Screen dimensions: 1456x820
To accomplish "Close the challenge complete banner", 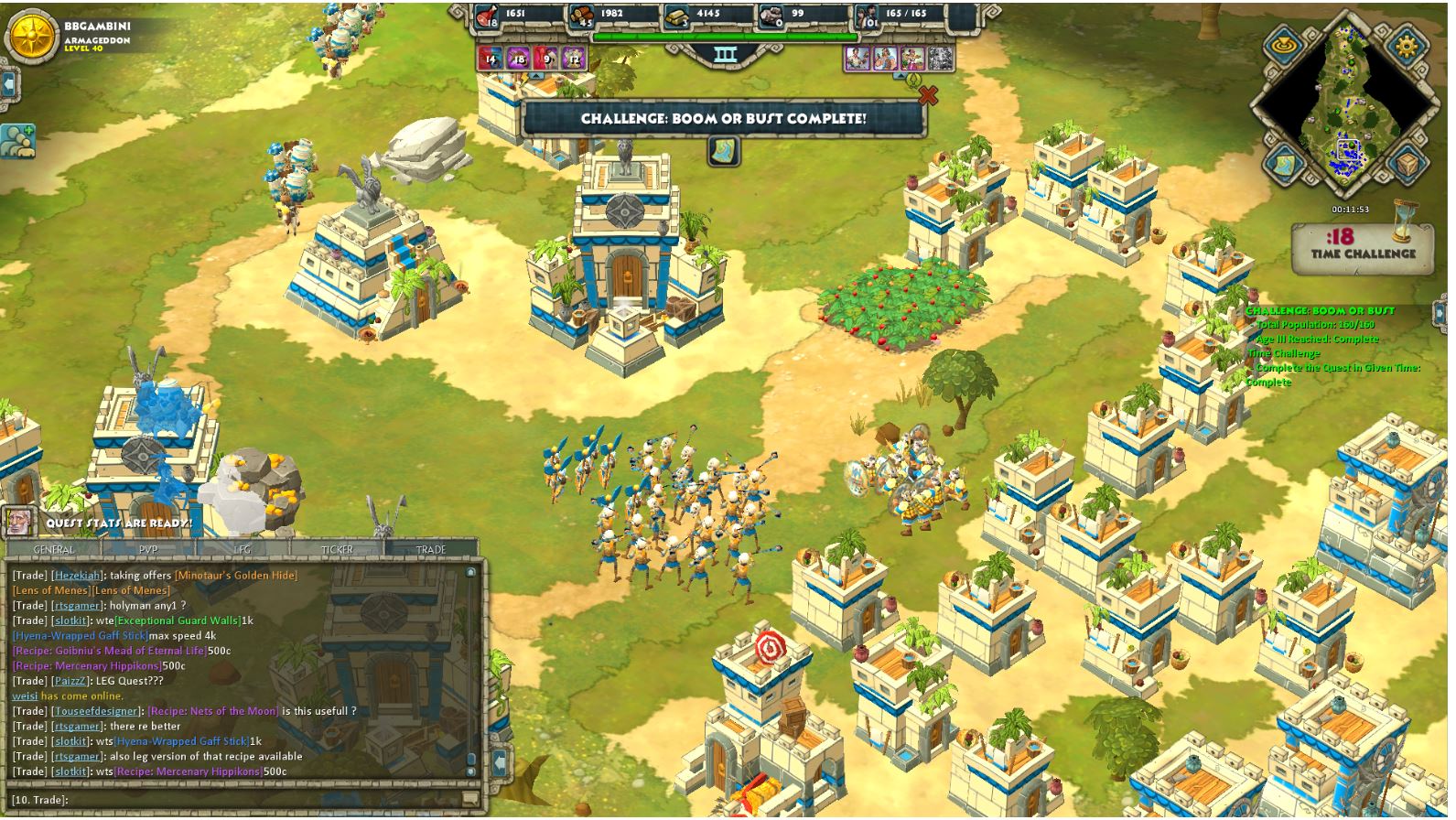I will (928, 95).
